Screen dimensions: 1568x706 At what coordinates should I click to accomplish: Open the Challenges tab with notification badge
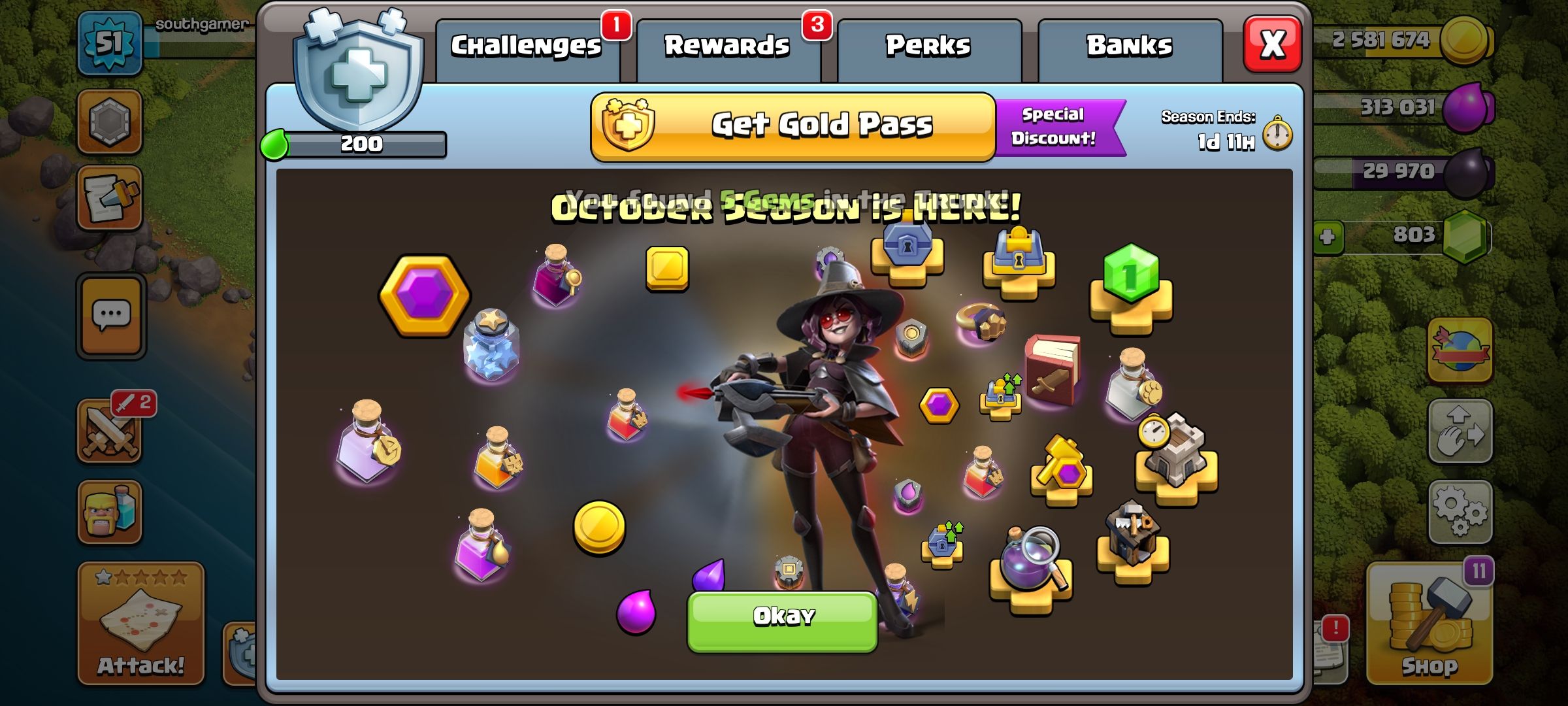coord(527,46)
